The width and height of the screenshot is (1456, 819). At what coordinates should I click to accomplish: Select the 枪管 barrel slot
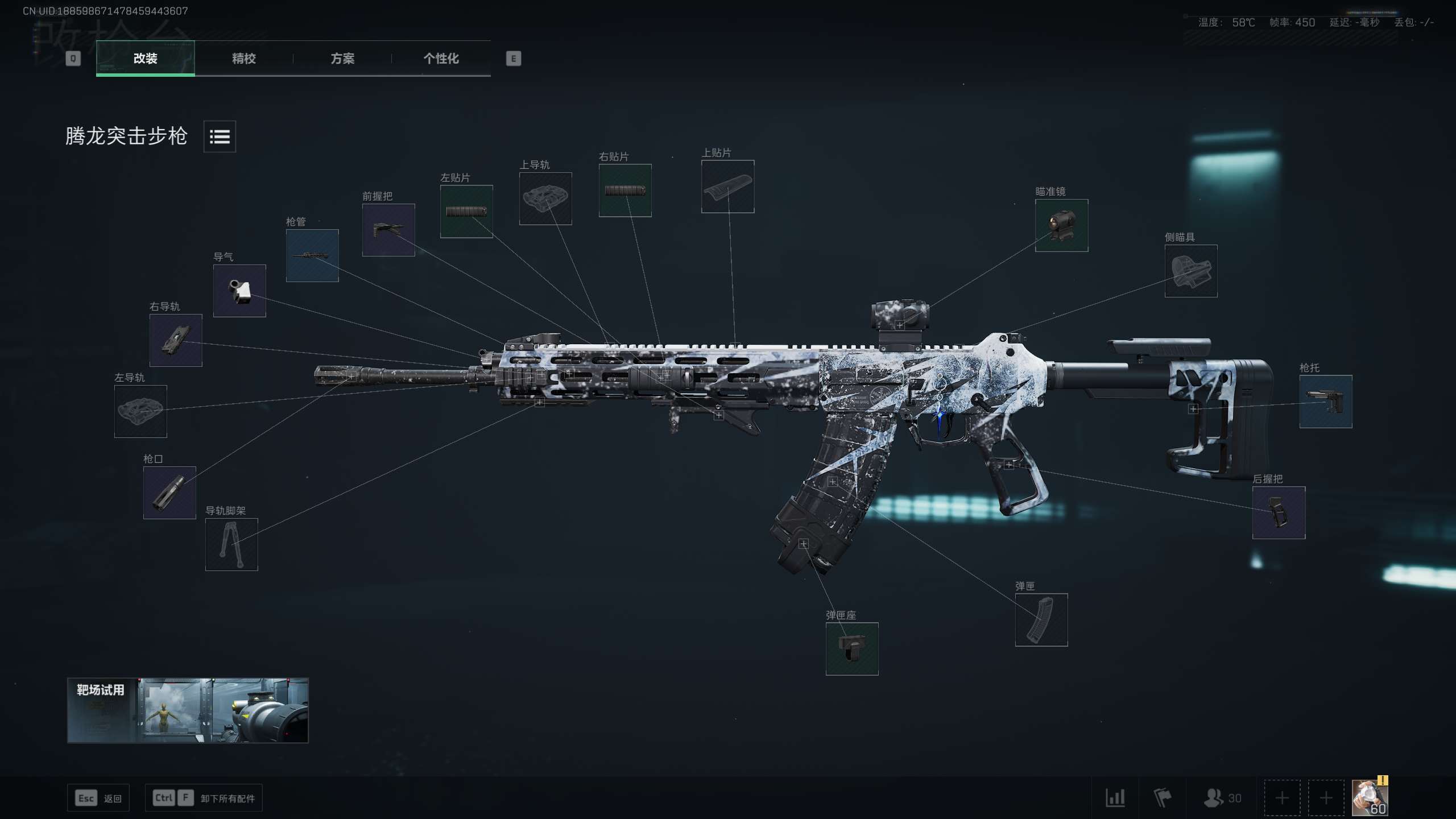point(312,255)
